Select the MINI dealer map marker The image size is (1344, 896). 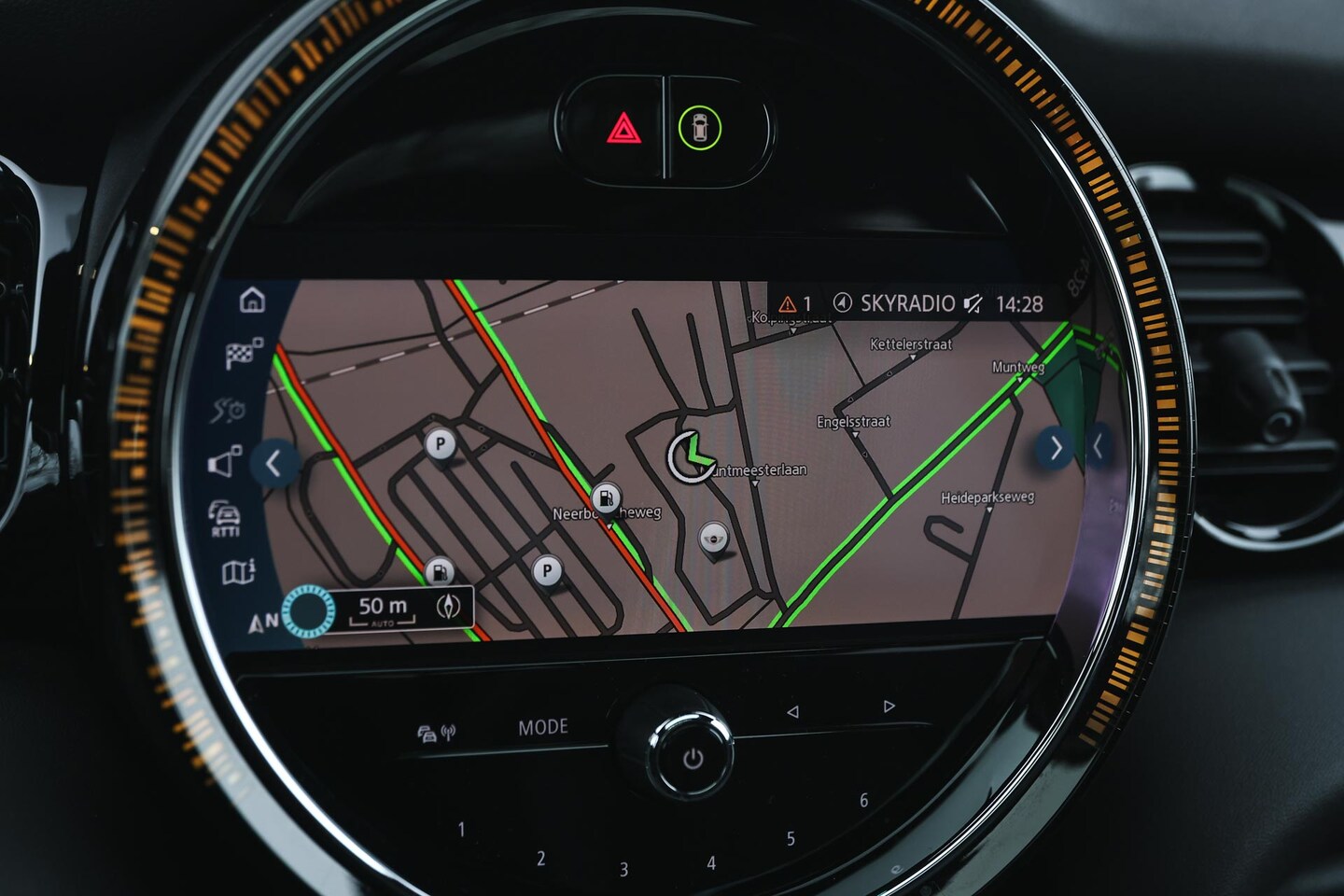click(x=714, y=539)
